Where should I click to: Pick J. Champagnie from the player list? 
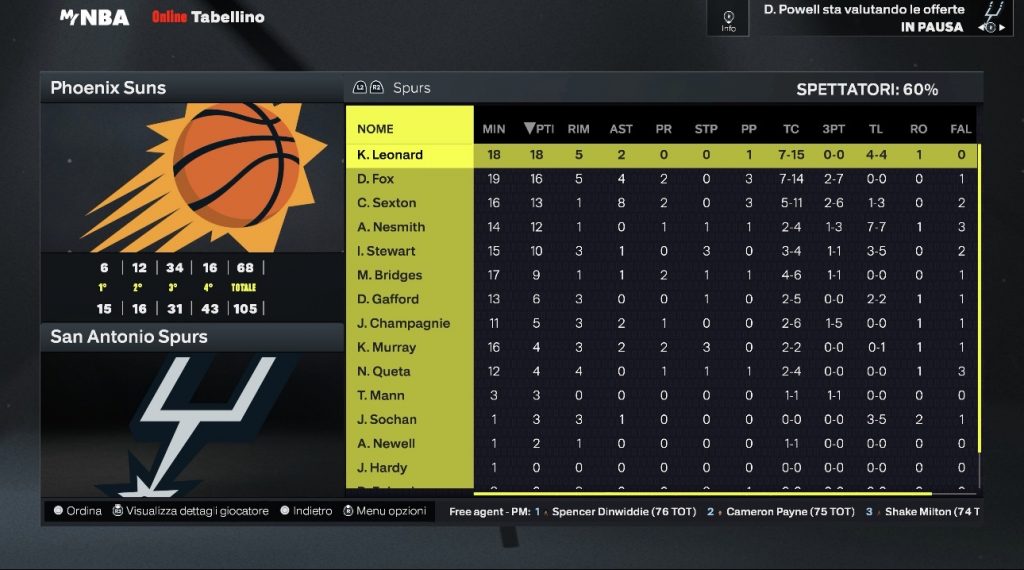tap(403, 323)
